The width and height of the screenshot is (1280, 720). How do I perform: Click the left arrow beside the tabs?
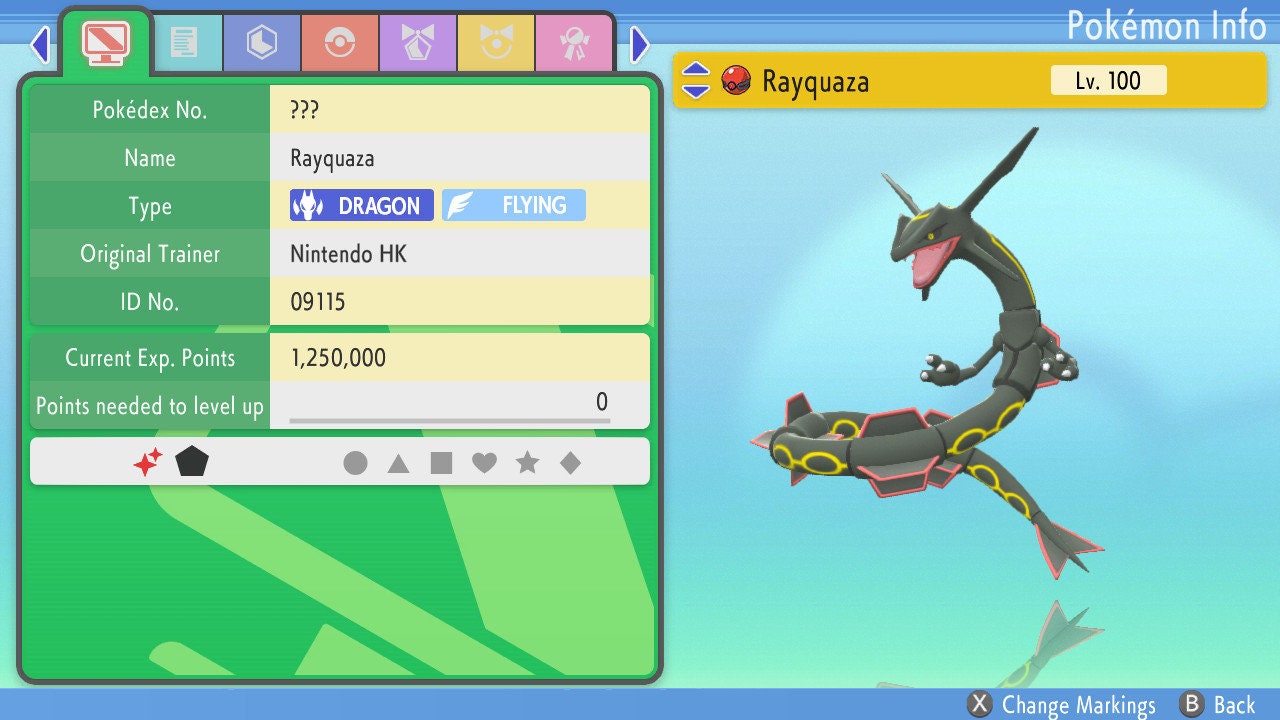tap(40, 44)
